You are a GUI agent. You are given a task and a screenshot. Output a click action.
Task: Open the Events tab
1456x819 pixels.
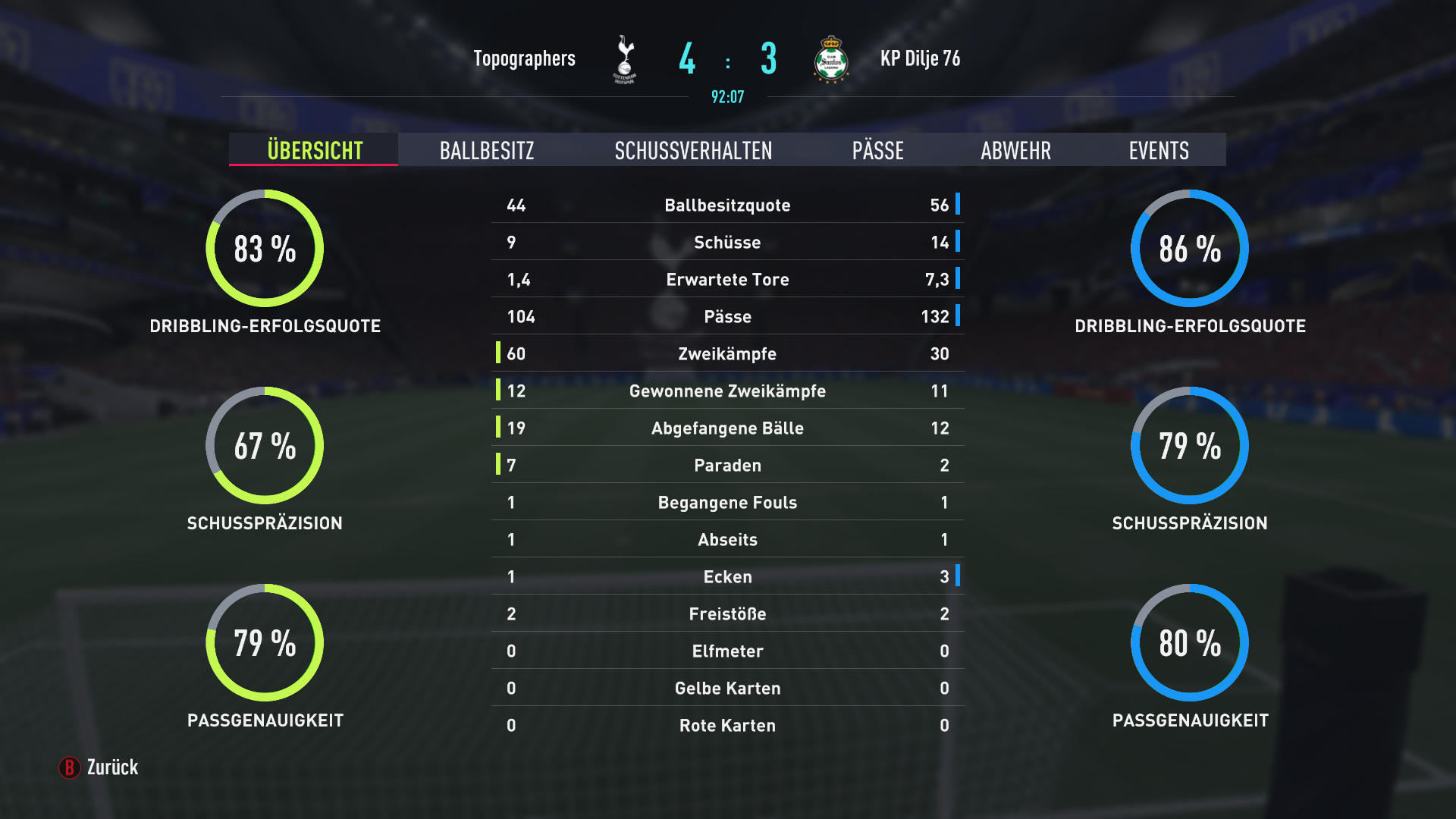tap(1158, 150)
